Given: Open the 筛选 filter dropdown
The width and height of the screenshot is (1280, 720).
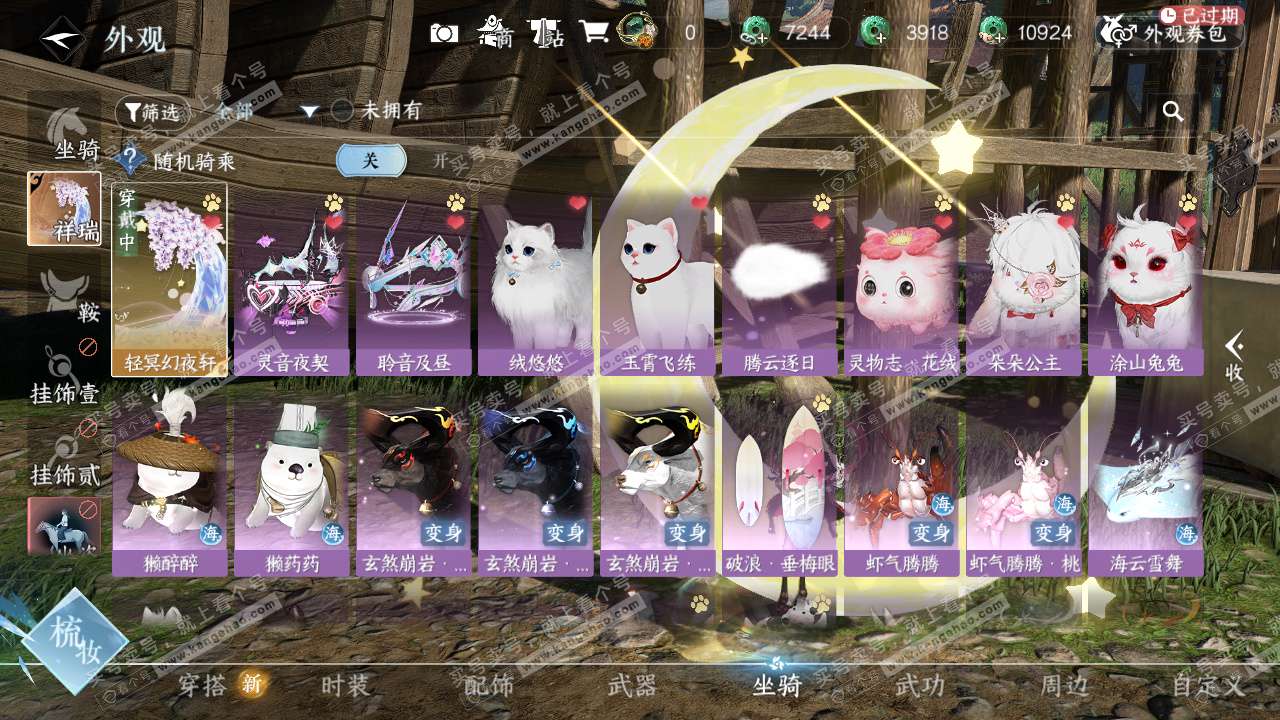Looking at the screenshot, I should (153, 112).
